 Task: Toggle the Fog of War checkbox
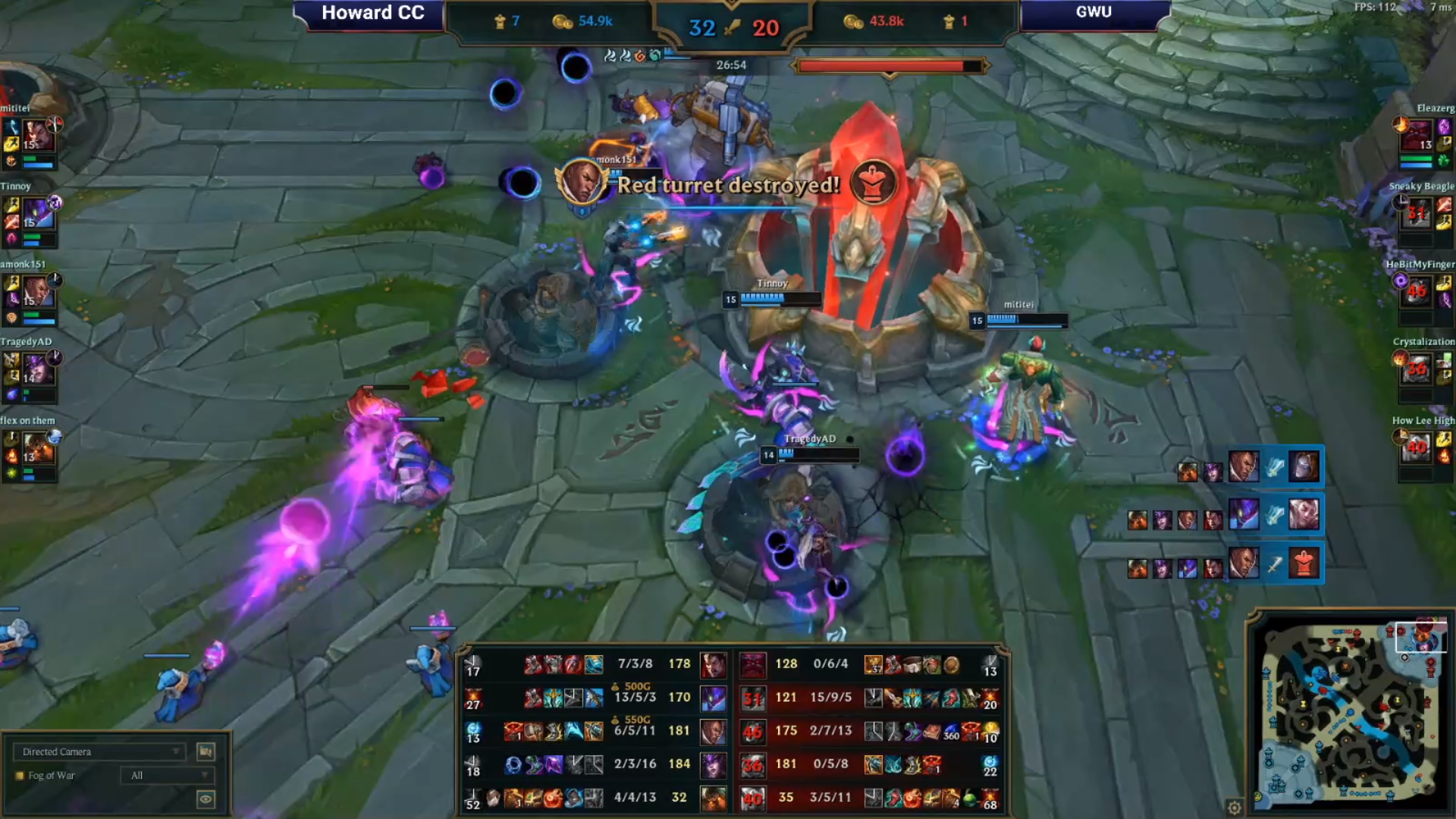(20, 776)
